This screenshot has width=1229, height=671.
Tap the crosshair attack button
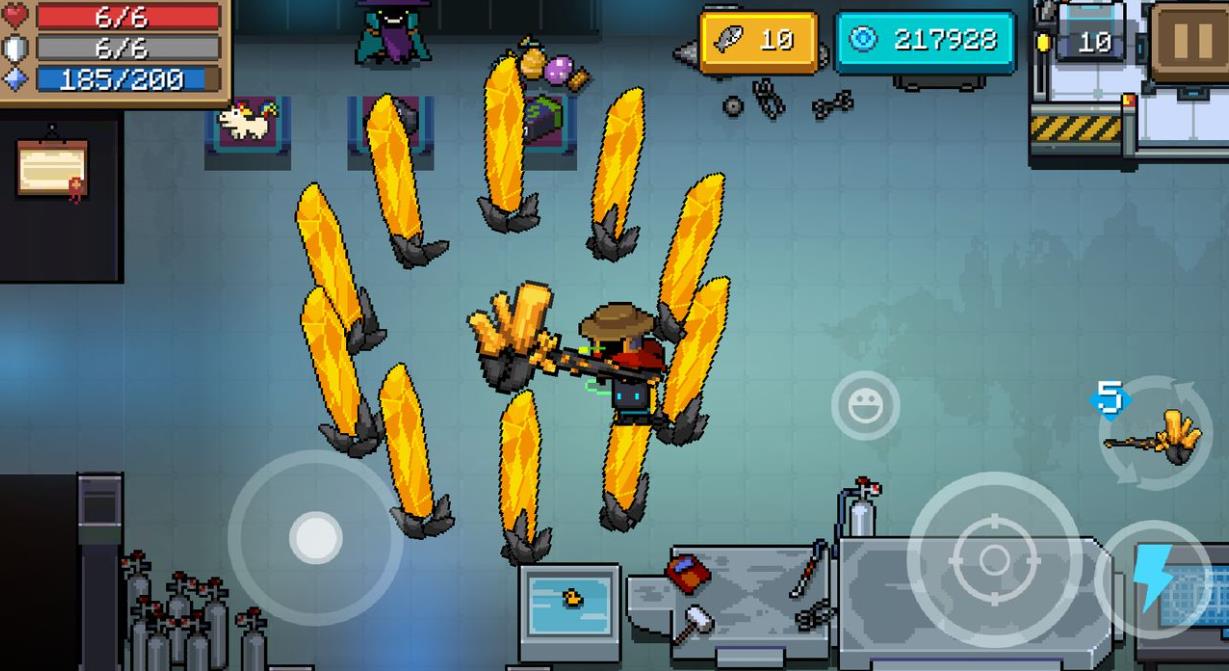pos(994,560)
